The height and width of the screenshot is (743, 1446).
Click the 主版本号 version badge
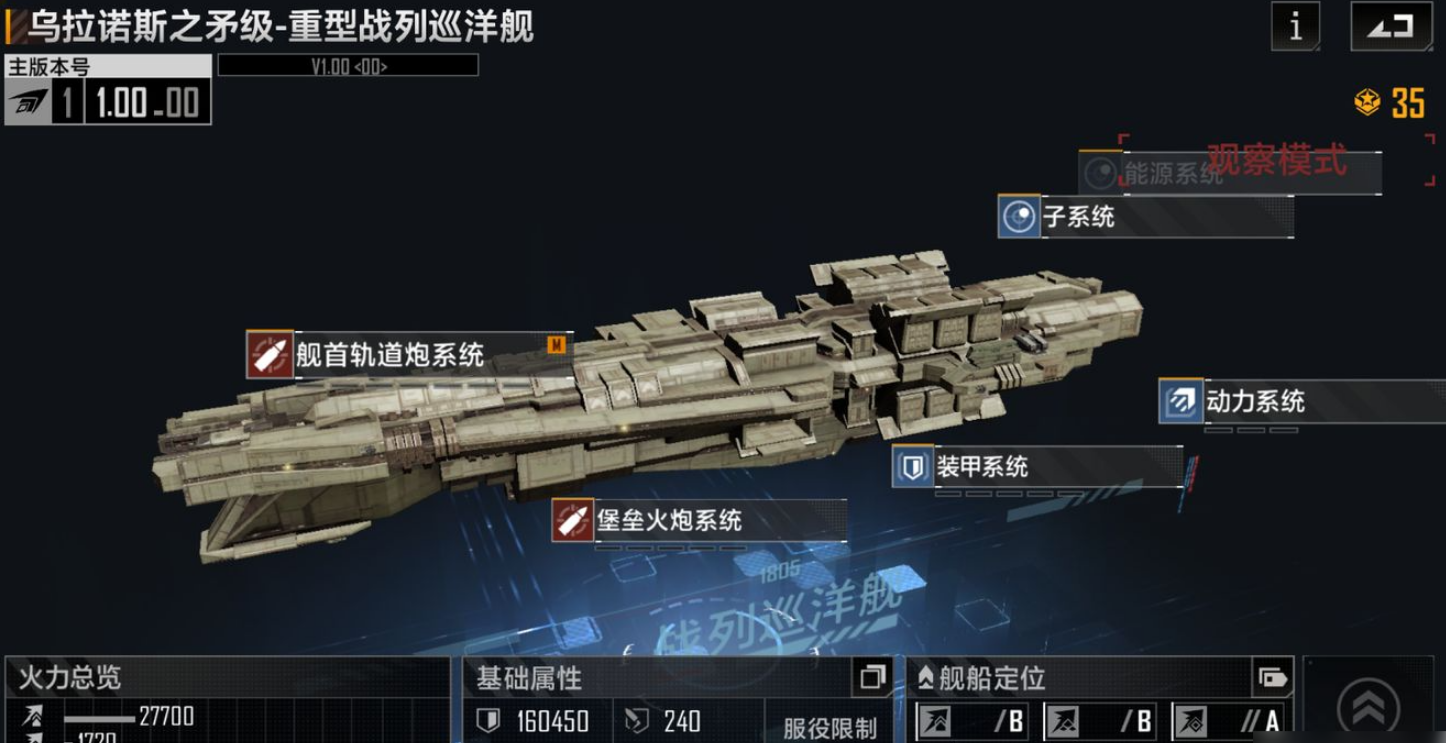(108, 92)
